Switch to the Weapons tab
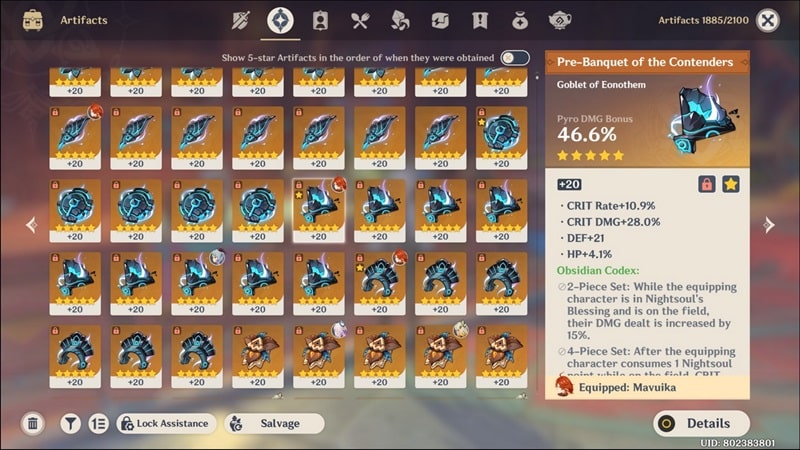 click(x=240, y=20)
